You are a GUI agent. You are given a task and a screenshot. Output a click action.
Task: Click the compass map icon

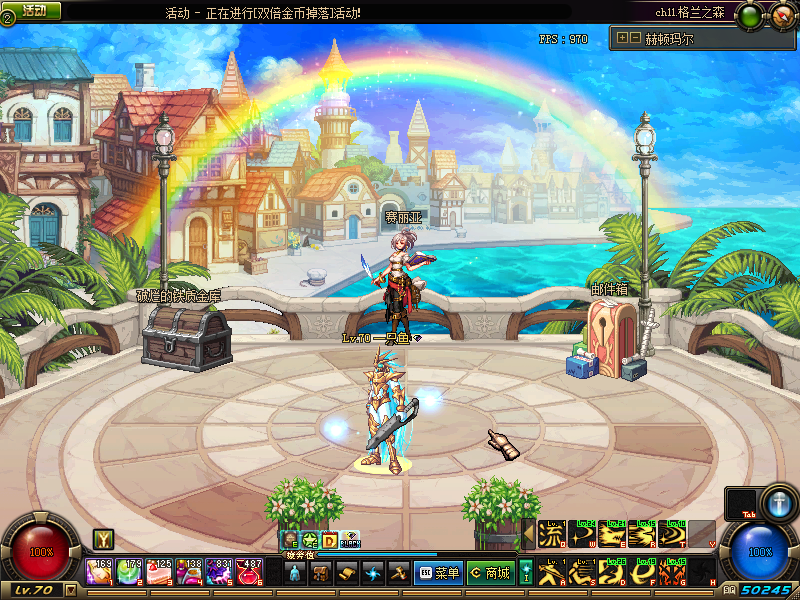pyautogui.click(x=778, y=17)
